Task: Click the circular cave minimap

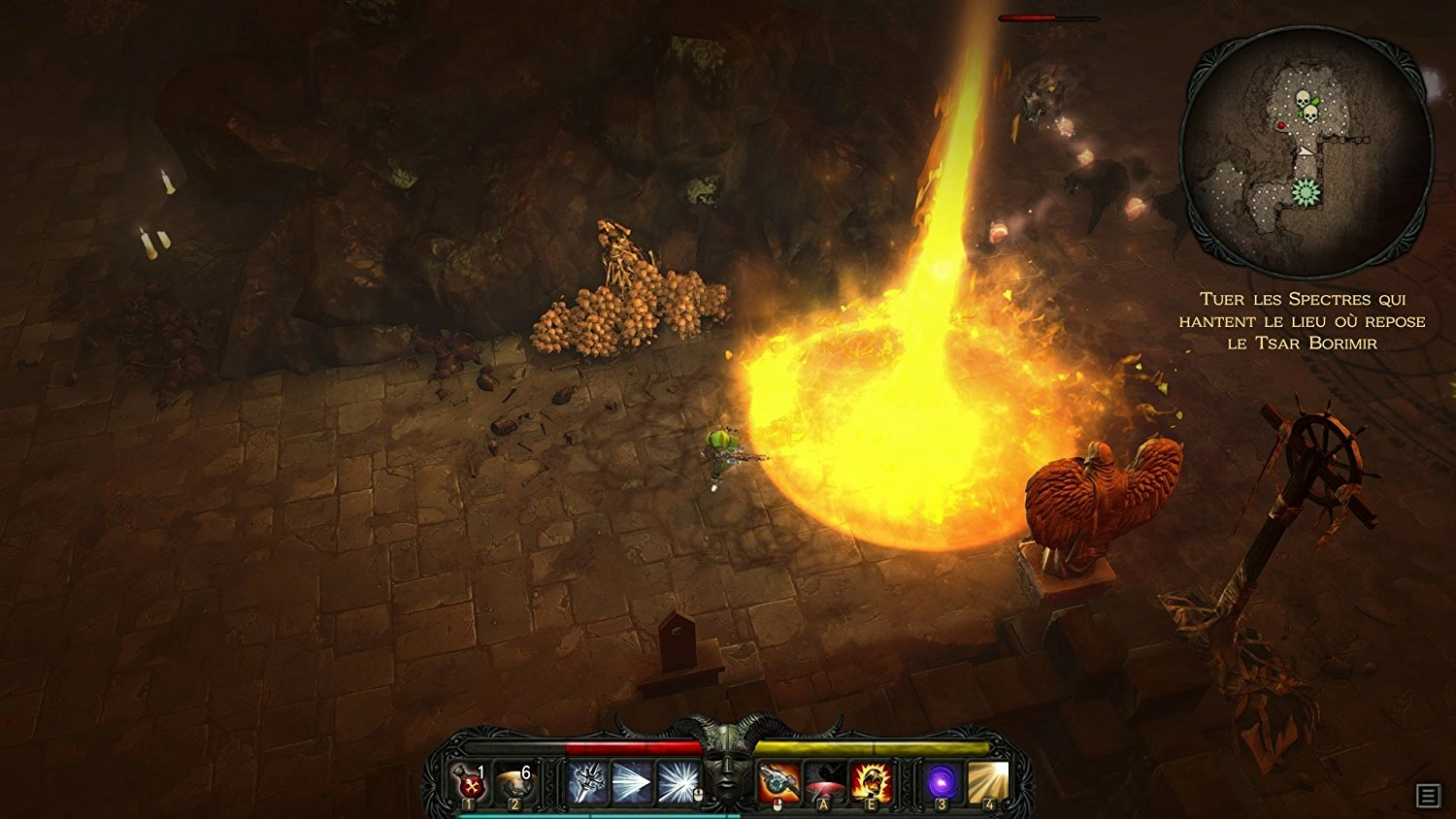Action: click(x=1306, y=153)
